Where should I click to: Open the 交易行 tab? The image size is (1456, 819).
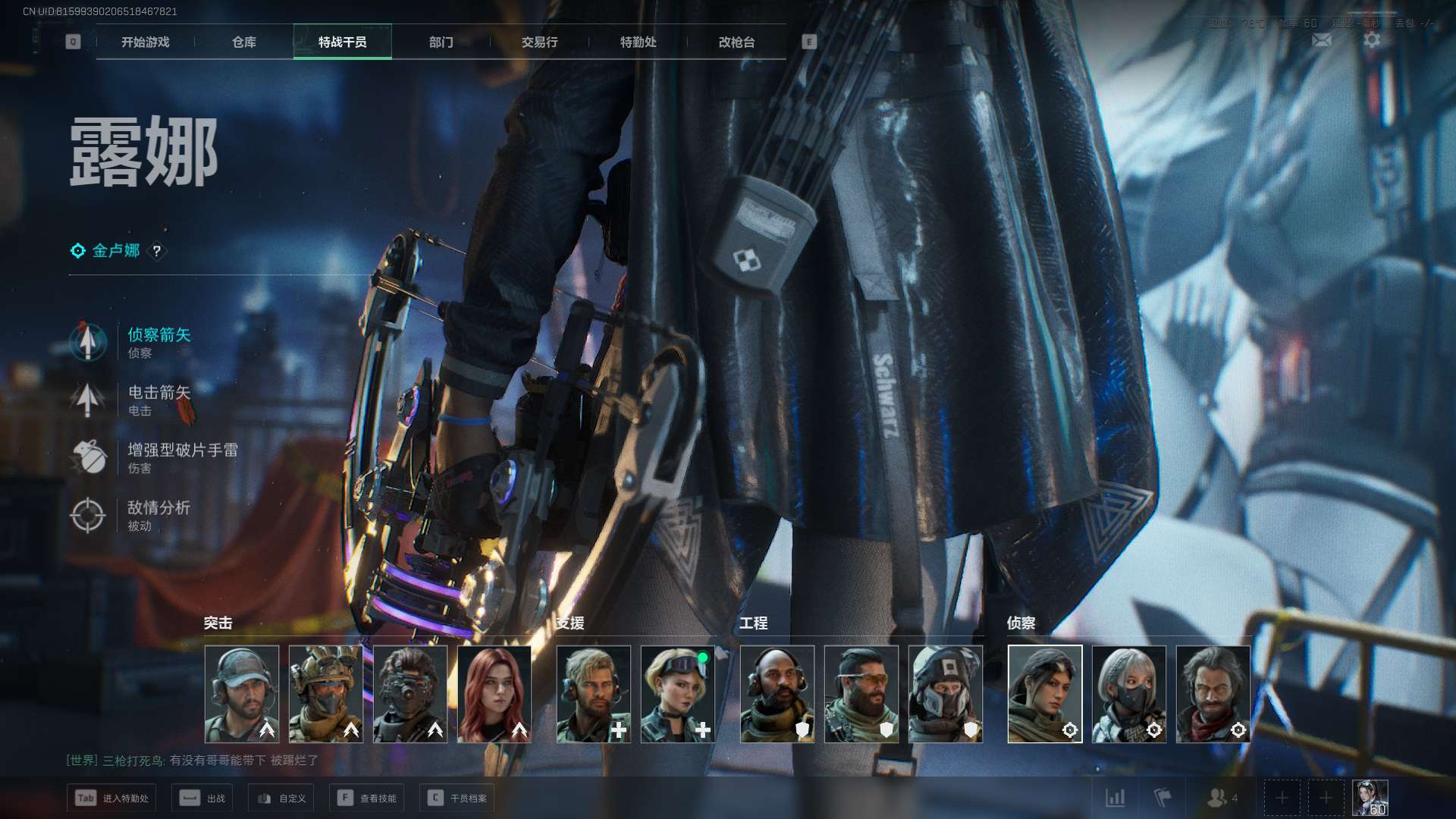tap(539, 42)
